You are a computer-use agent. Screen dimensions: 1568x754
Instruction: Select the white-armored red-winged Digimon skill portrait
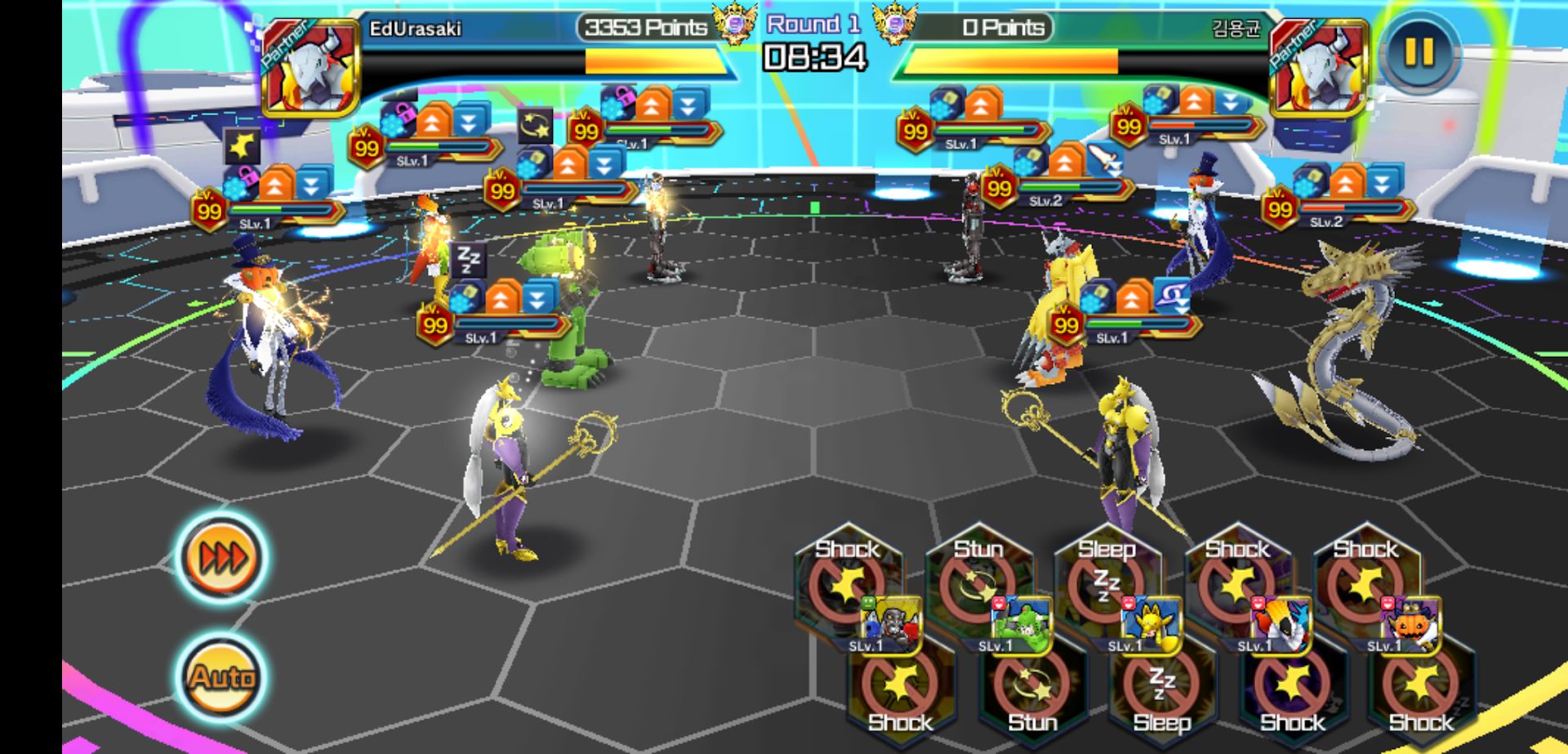[1282, 625]
